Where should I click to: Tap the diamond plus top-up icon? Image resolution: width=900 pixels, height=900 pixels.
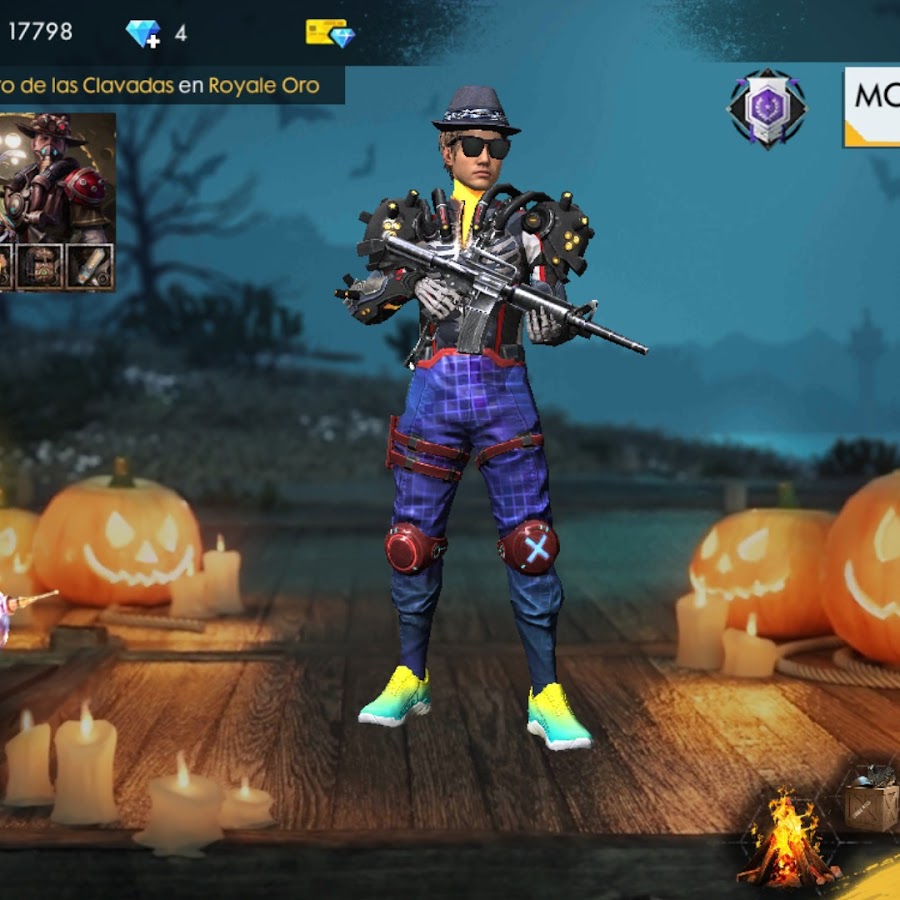pyautogui.click(x=143, y=34)
